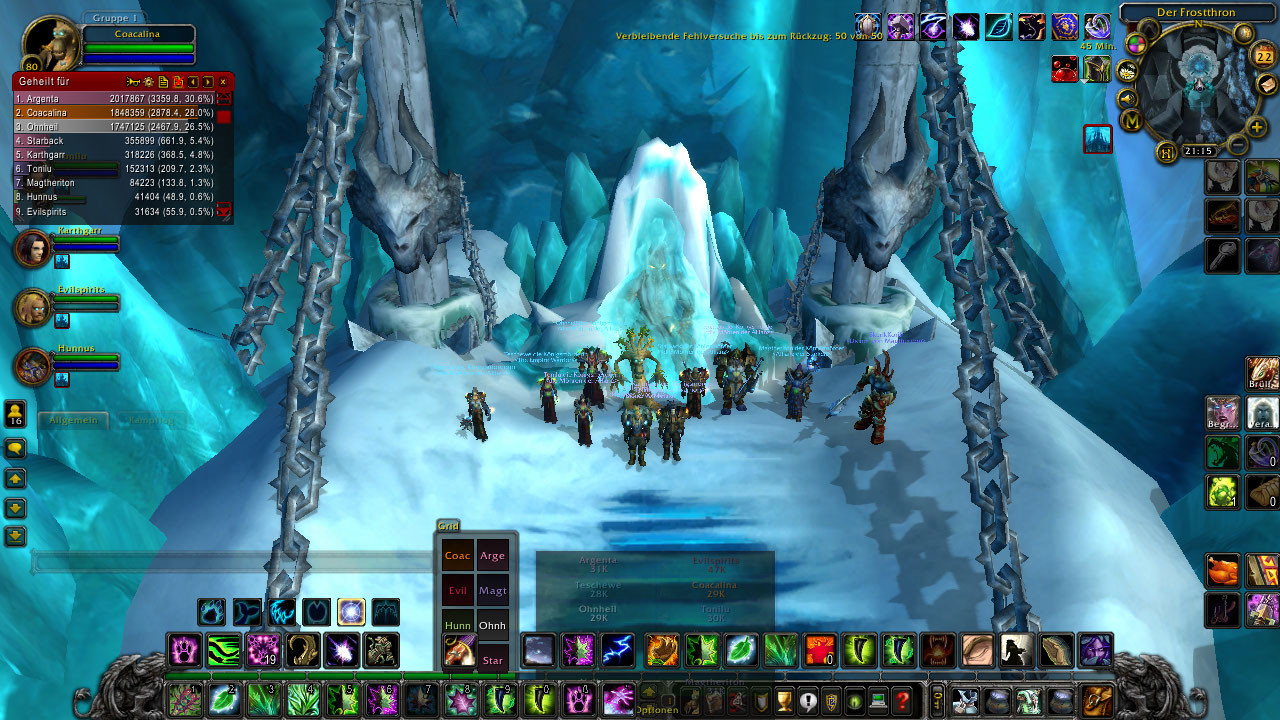Select Evilspirits' party portrait
Screen dimensions: 1280x720
[x=32, y=307]
